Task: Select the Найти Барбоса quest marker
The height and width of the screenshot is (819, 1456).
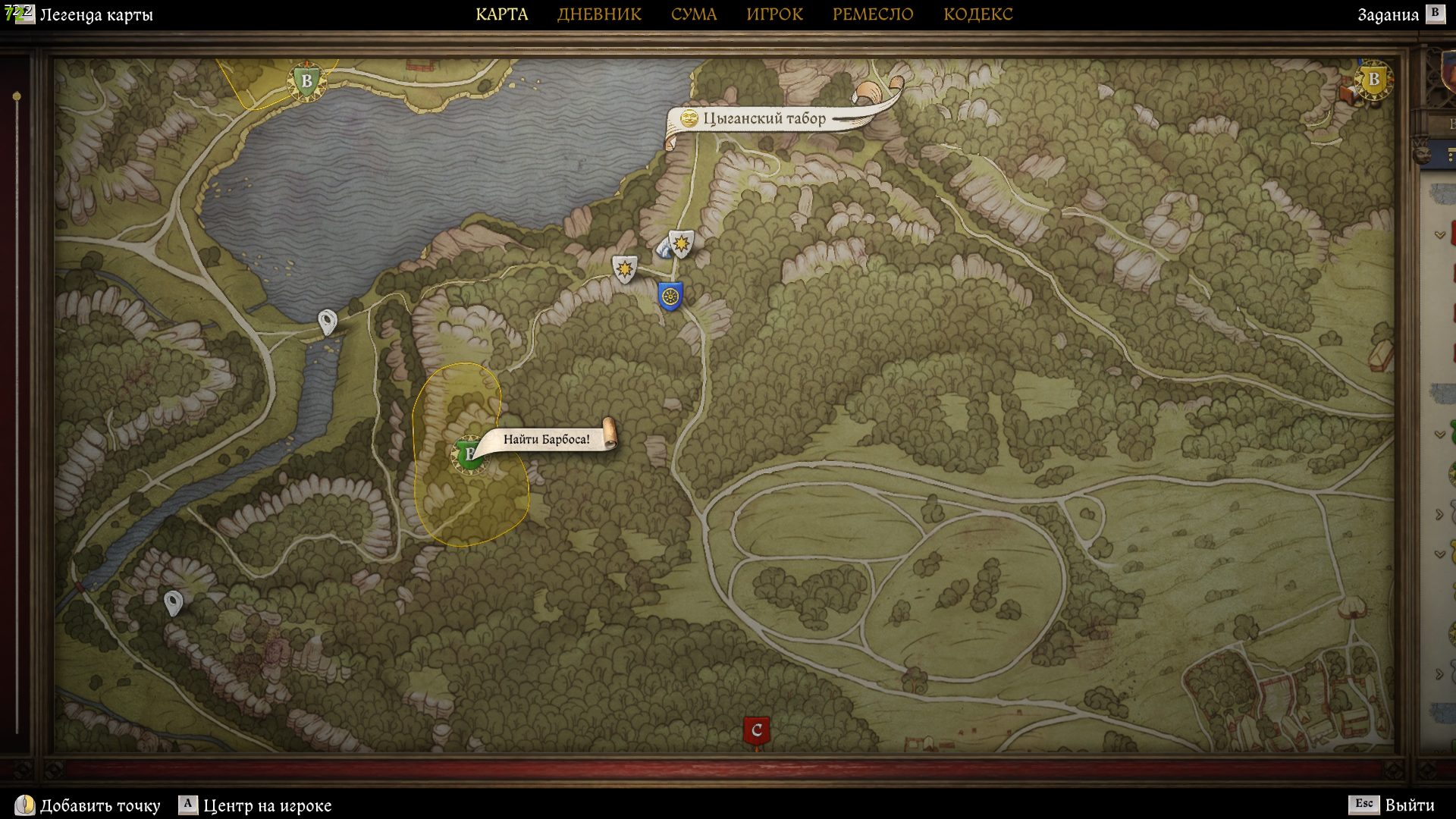Action: (x=468, y=455)
